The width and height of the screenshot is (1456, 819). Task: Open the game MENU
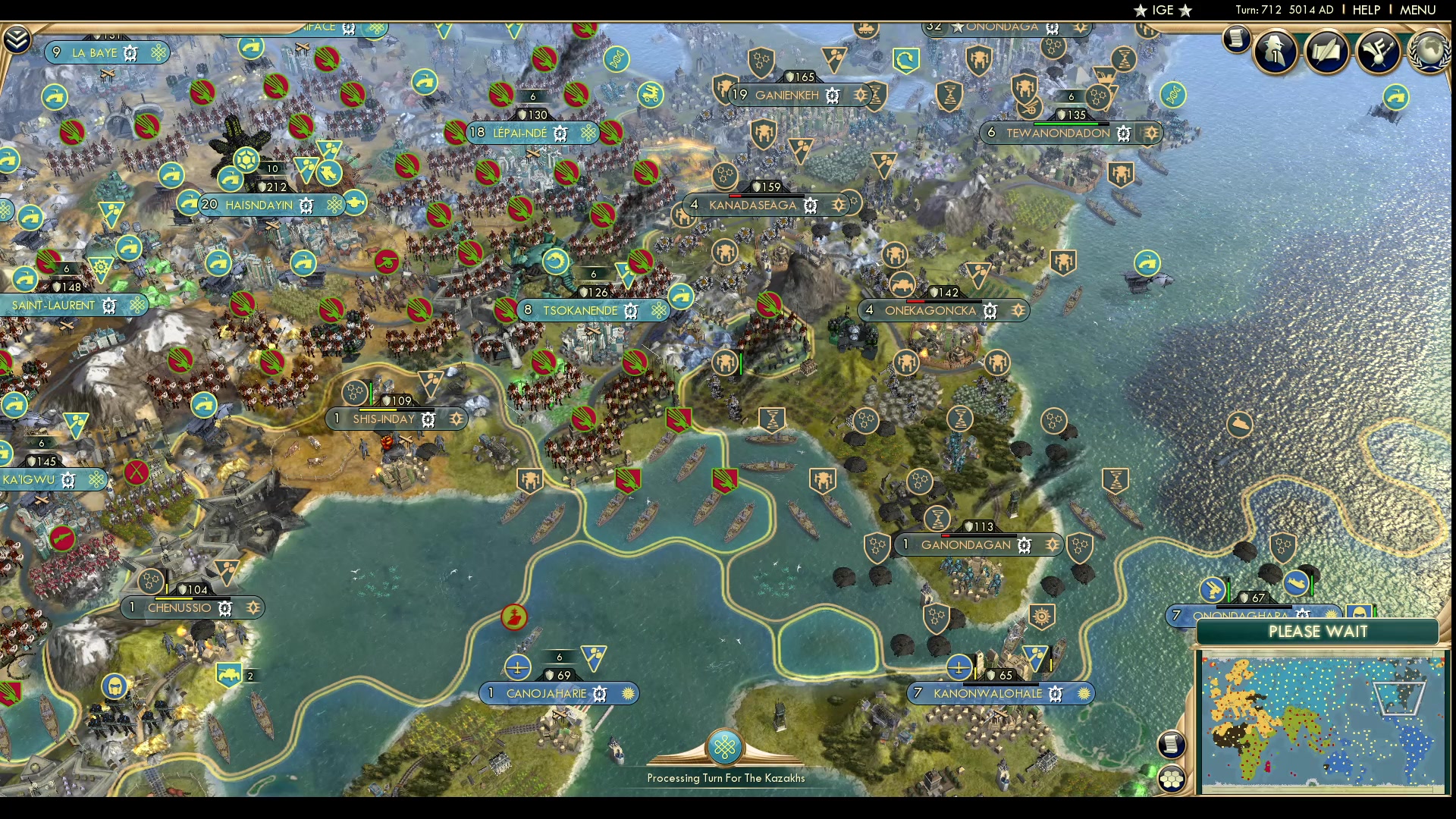point(1417,10)
